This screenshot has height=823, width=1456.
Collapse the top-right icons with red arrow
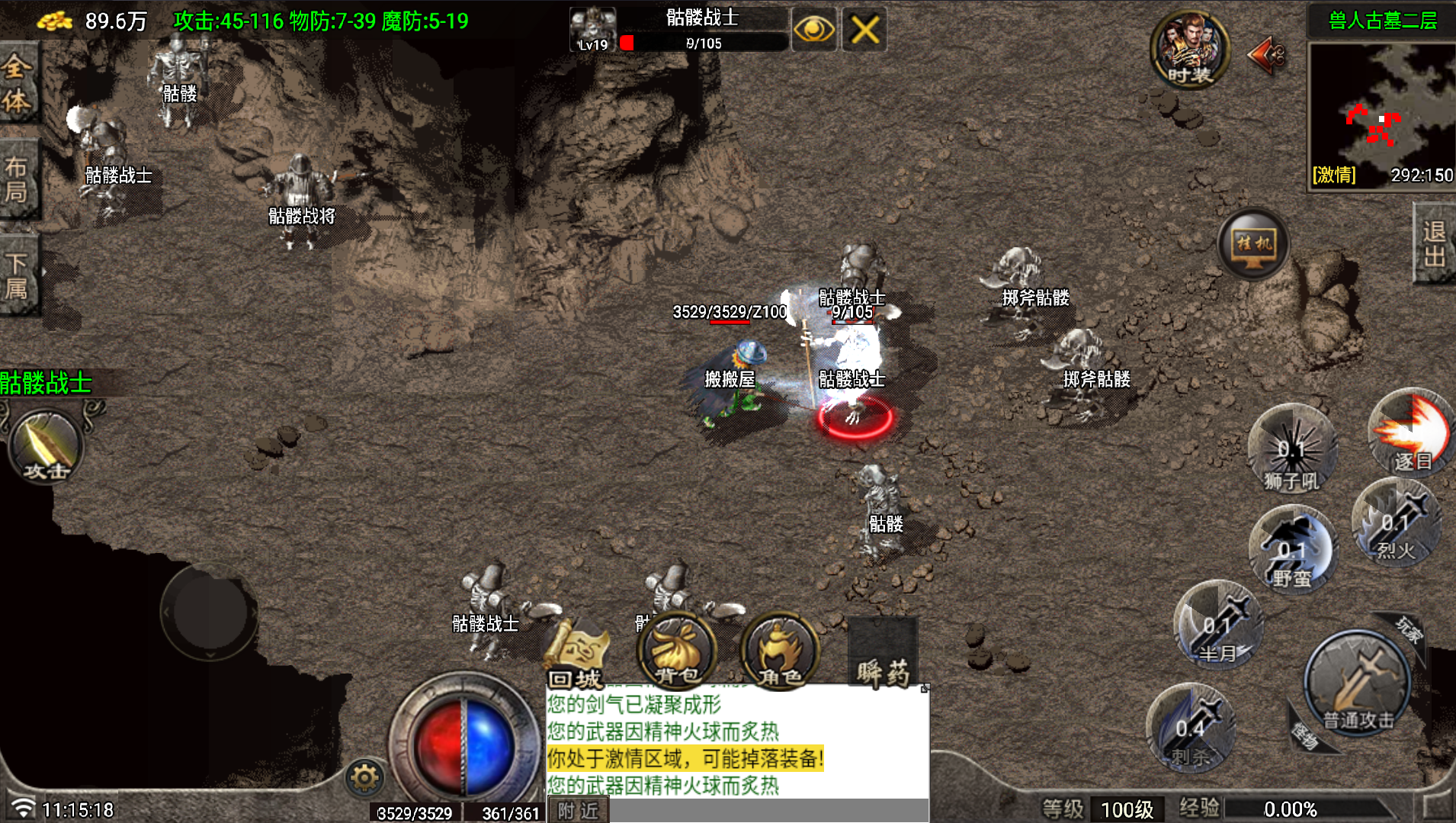click(x=1266, y=55)
